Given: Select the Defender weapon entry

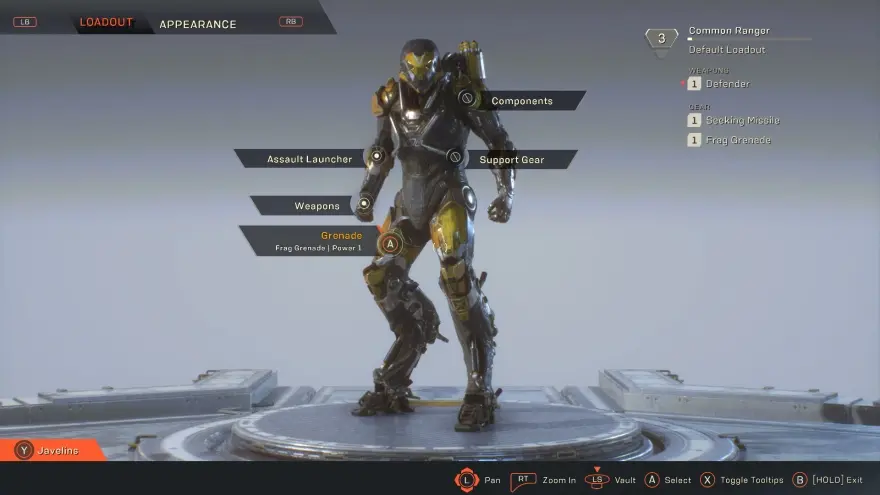Looking at the screenshot, I should (727, 84).
